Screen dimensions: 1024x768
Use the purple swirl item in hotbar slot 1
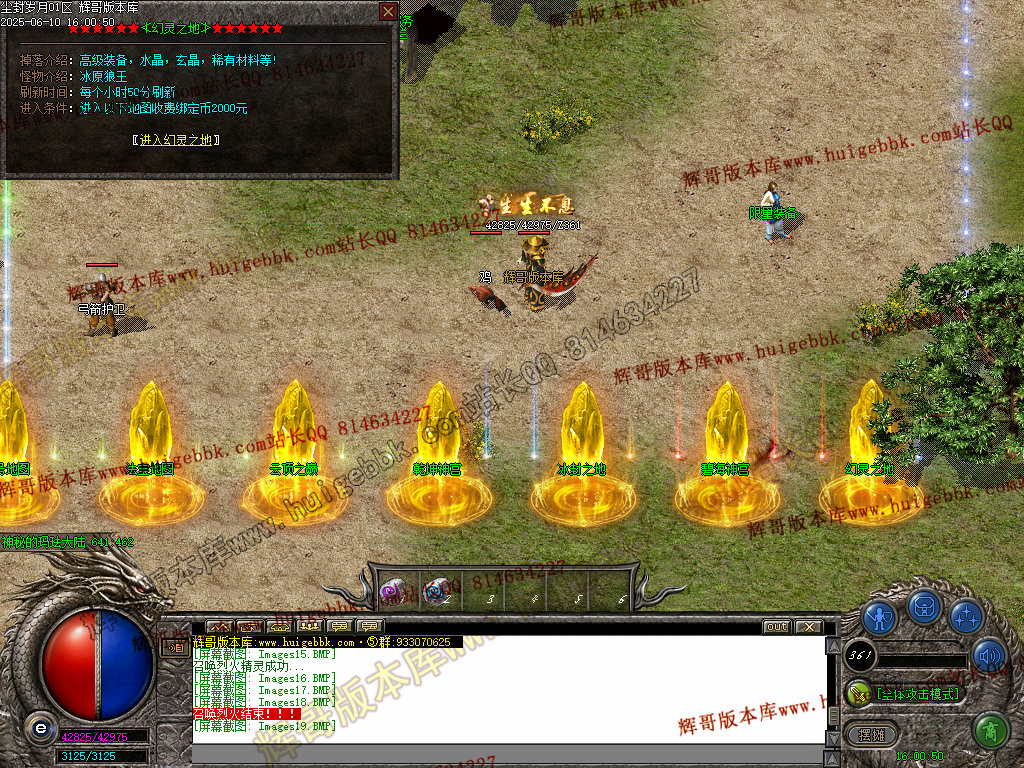(x=393, y=591)
